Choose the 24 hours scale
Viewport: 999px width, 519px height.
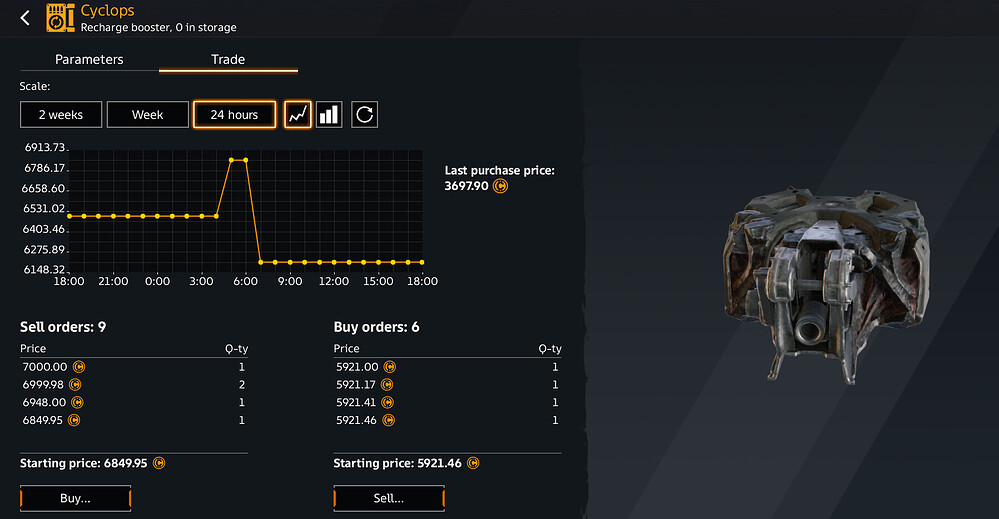234,115
